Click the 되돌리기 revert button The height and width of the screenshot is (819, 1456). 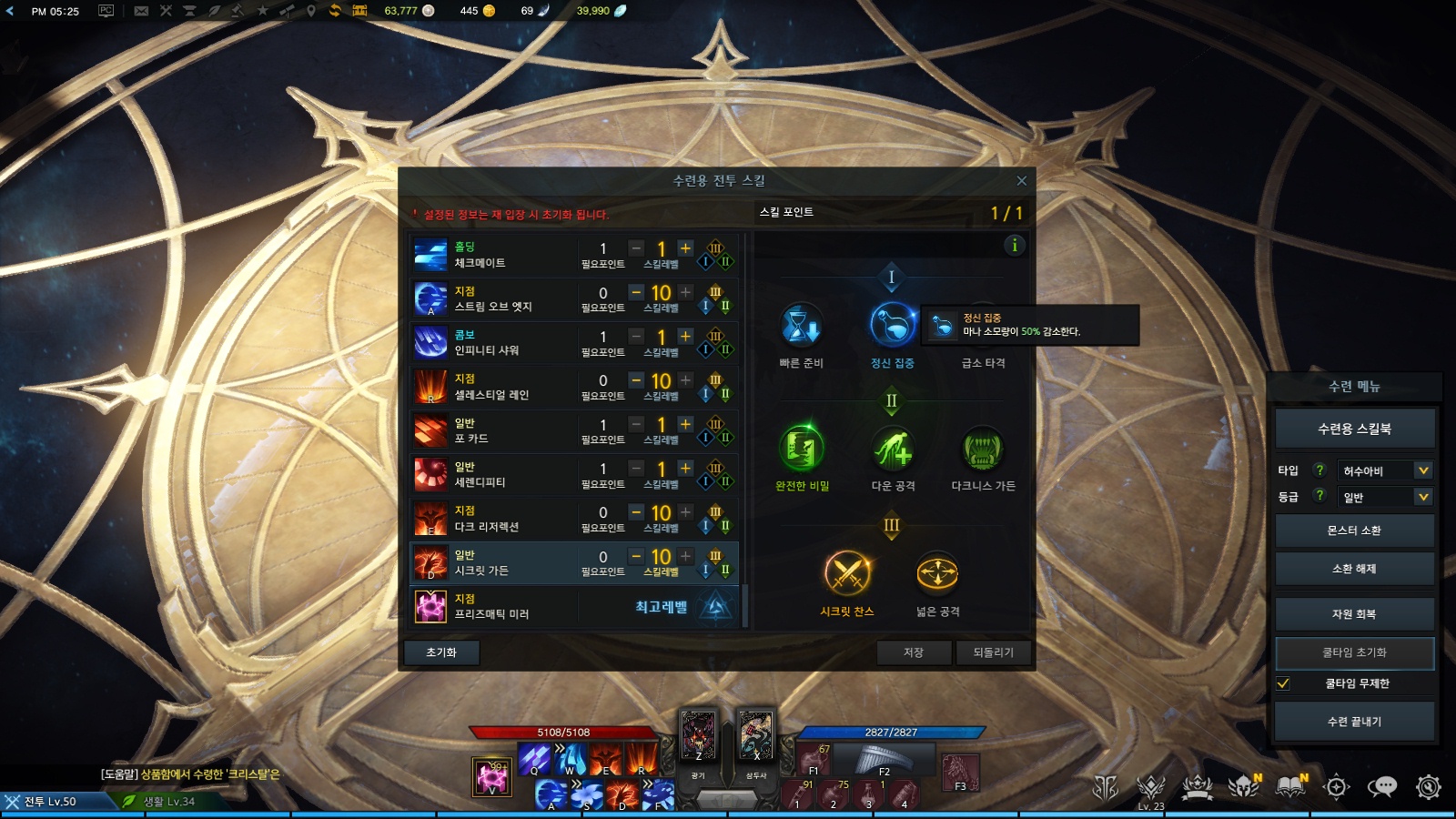pos(993,652)
